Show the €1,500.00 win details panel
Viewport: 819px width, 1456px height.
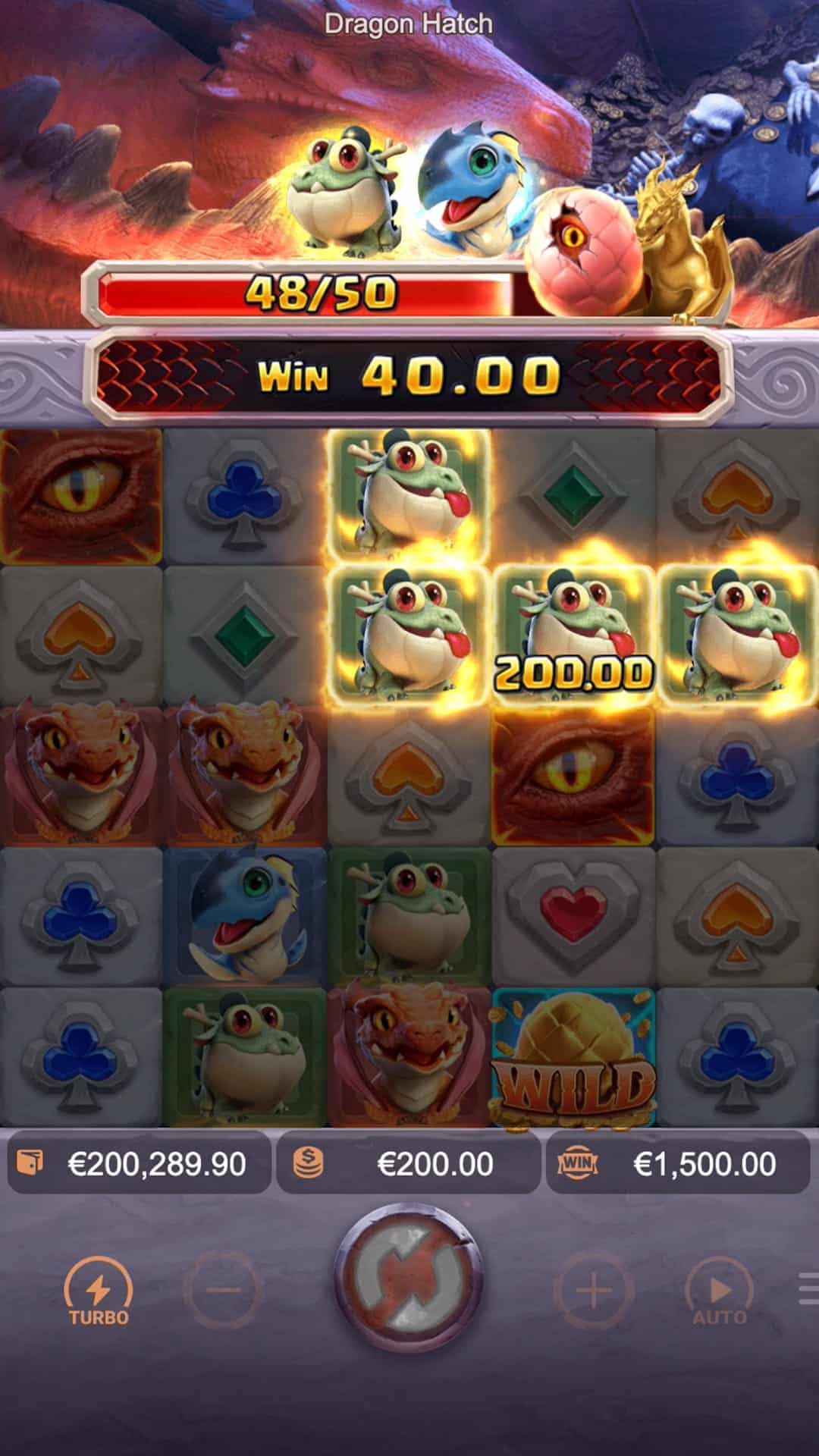coord(677,1163)
